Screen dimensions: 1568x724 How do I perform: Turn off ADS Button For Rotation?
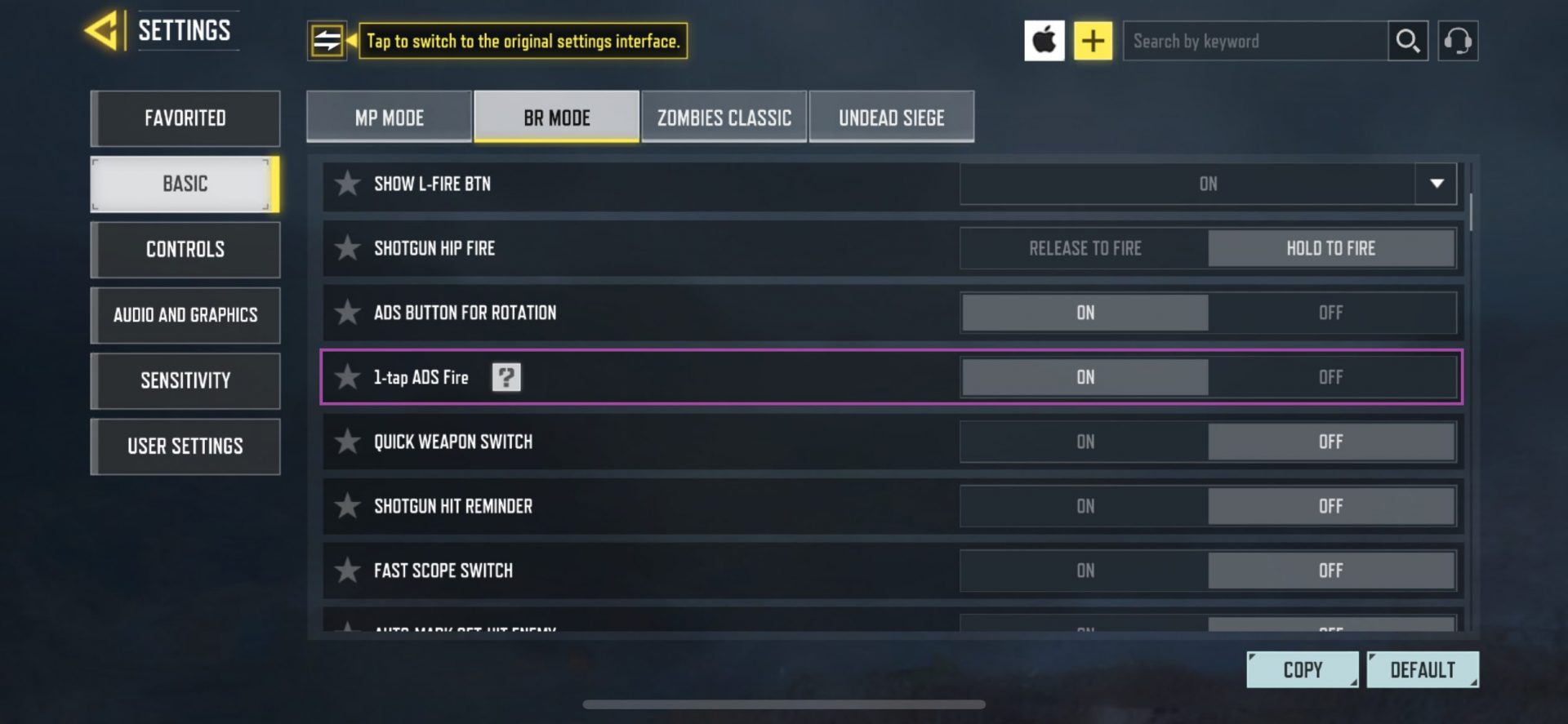pos(1331,312)
